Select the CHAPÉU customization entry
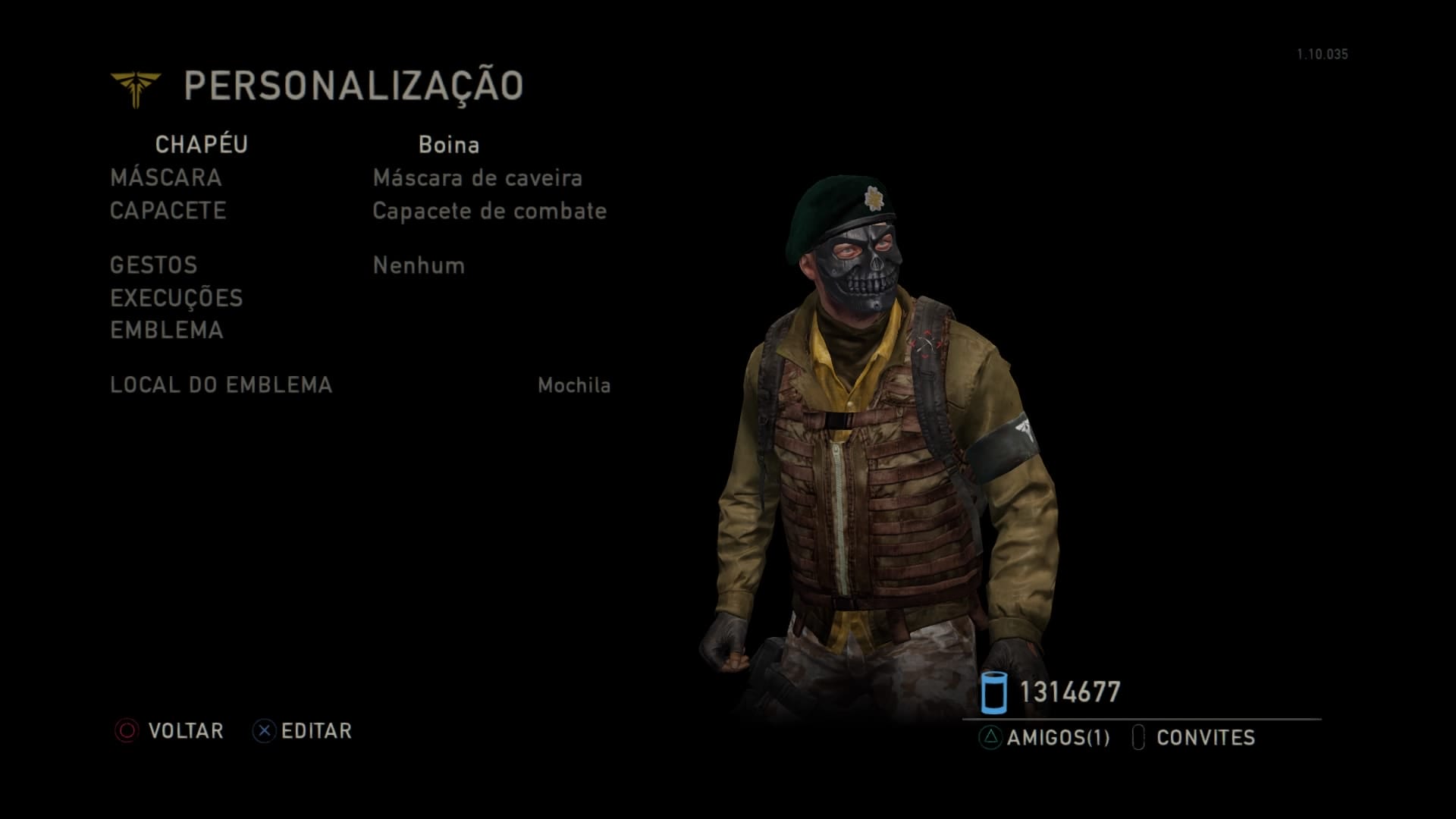 click(x=202, y=145)
